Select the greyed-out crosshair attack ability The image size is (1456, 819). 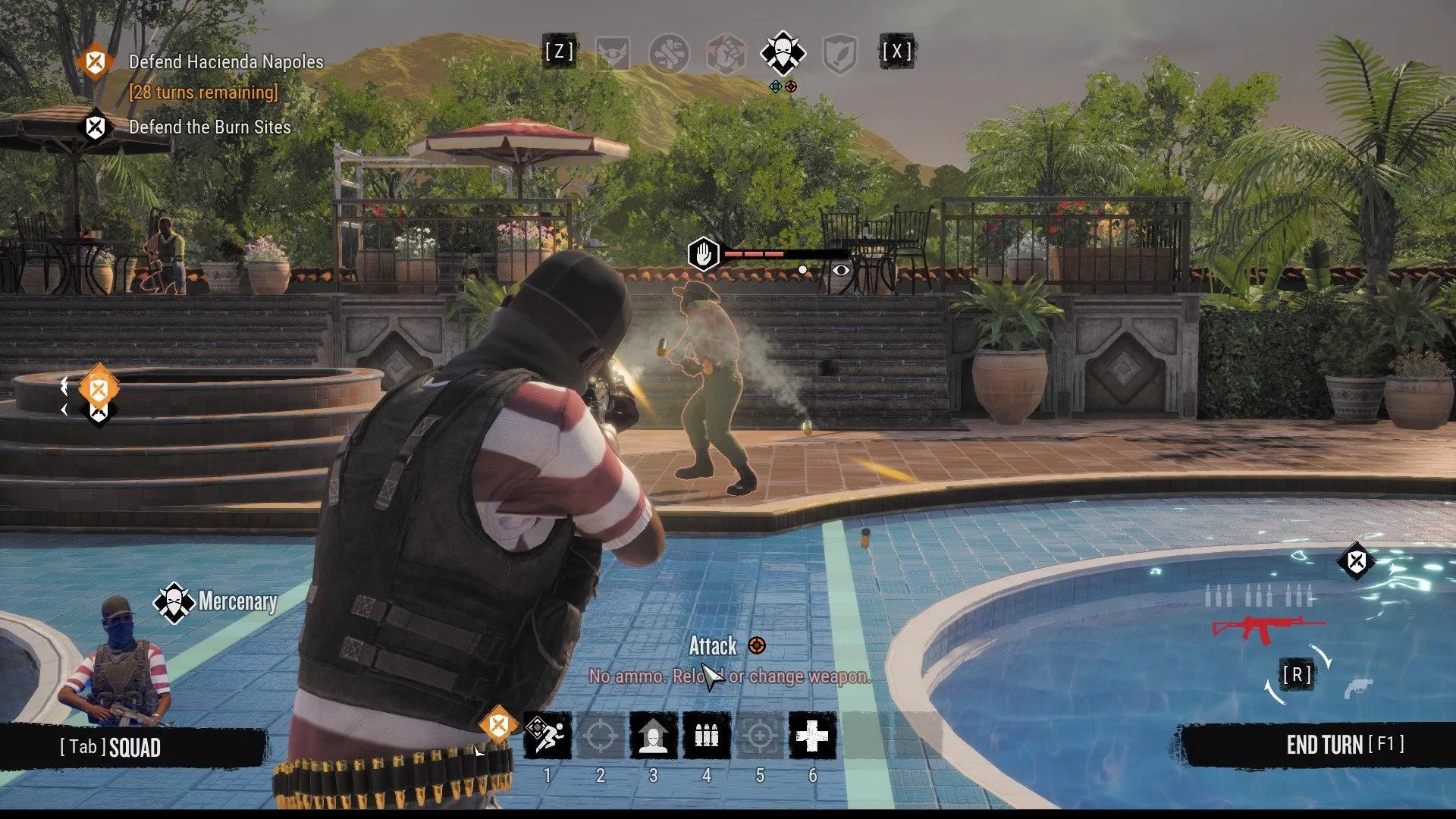(600, 735)
